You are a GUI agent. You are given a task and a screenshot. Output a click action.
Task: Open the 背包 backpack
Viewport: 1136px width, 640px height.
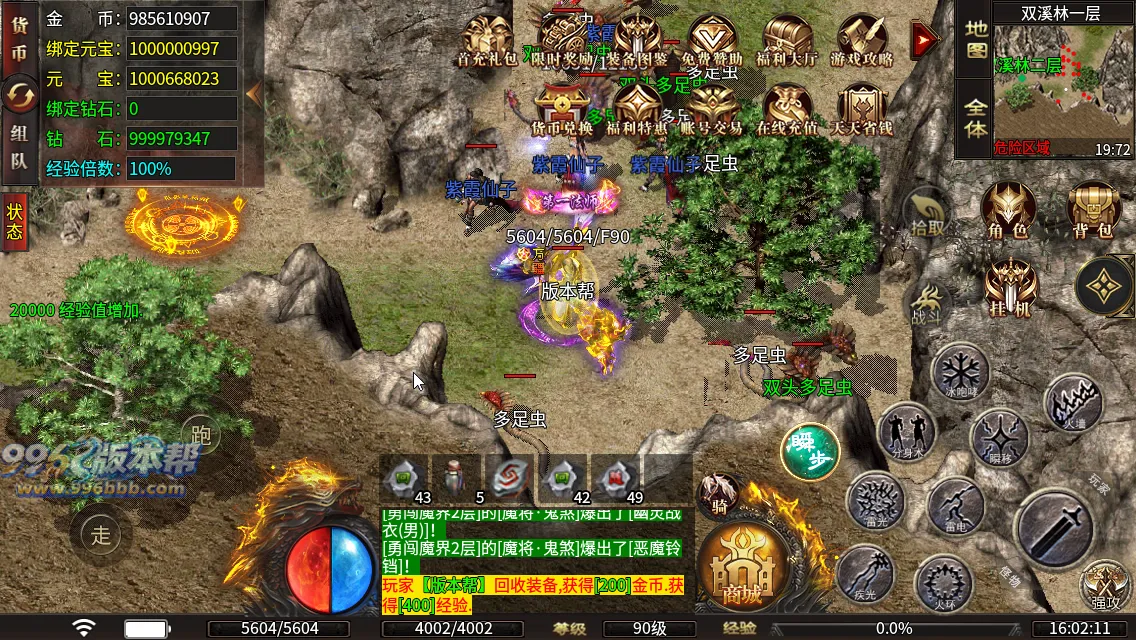coord(1093,211)
